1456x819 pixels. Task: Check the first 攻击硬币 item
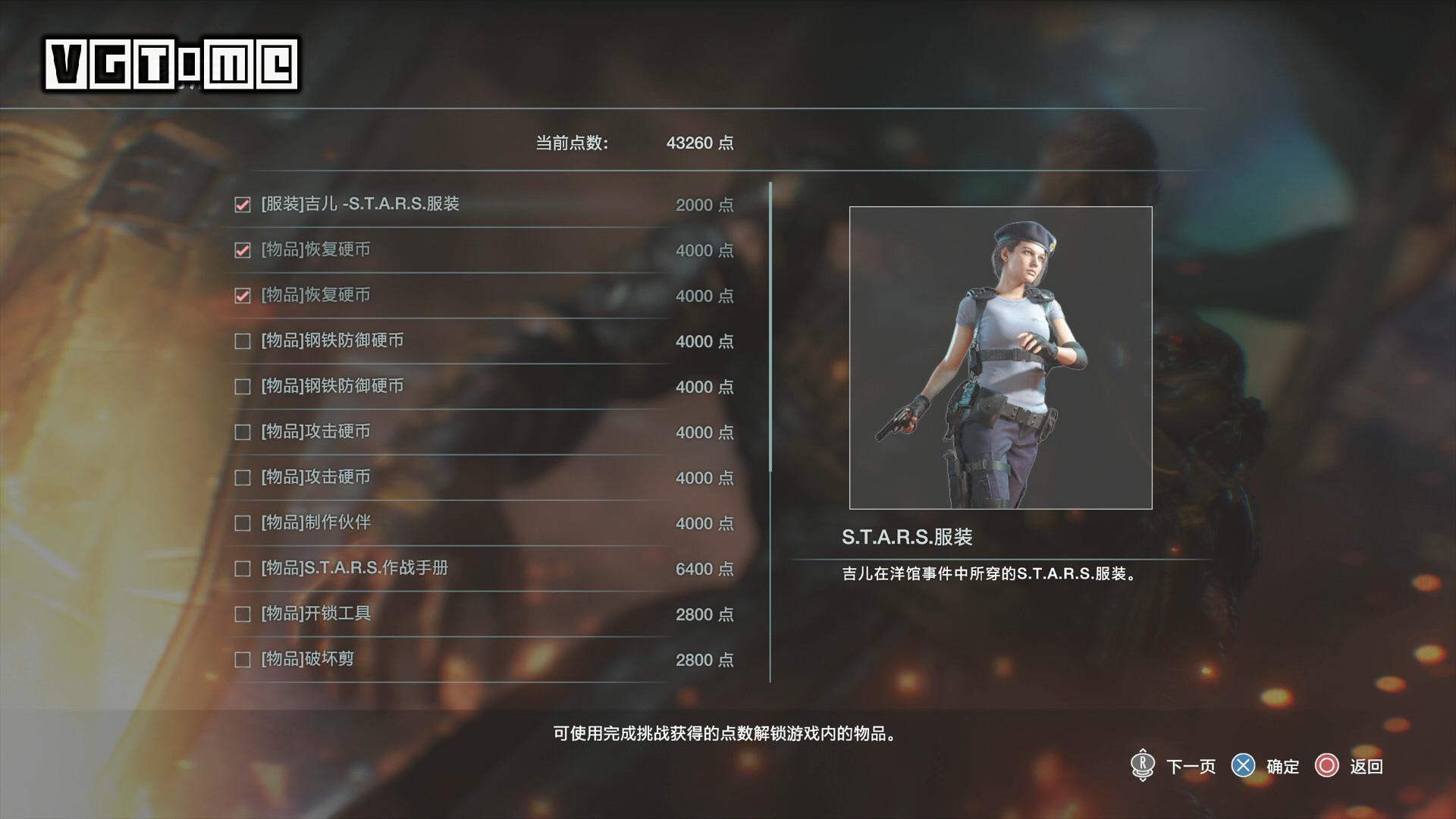(x=242, y=431)
